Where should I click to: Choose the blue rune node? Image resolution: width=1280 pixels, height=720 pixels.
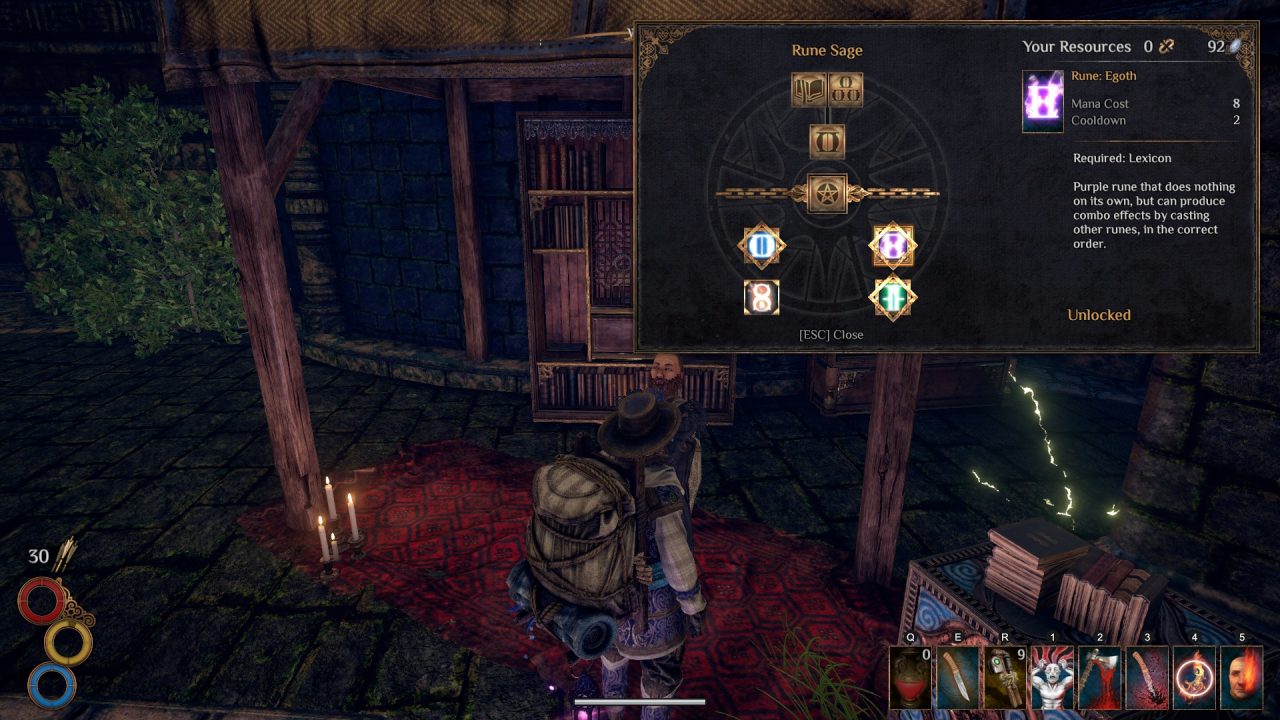point(761,245)
